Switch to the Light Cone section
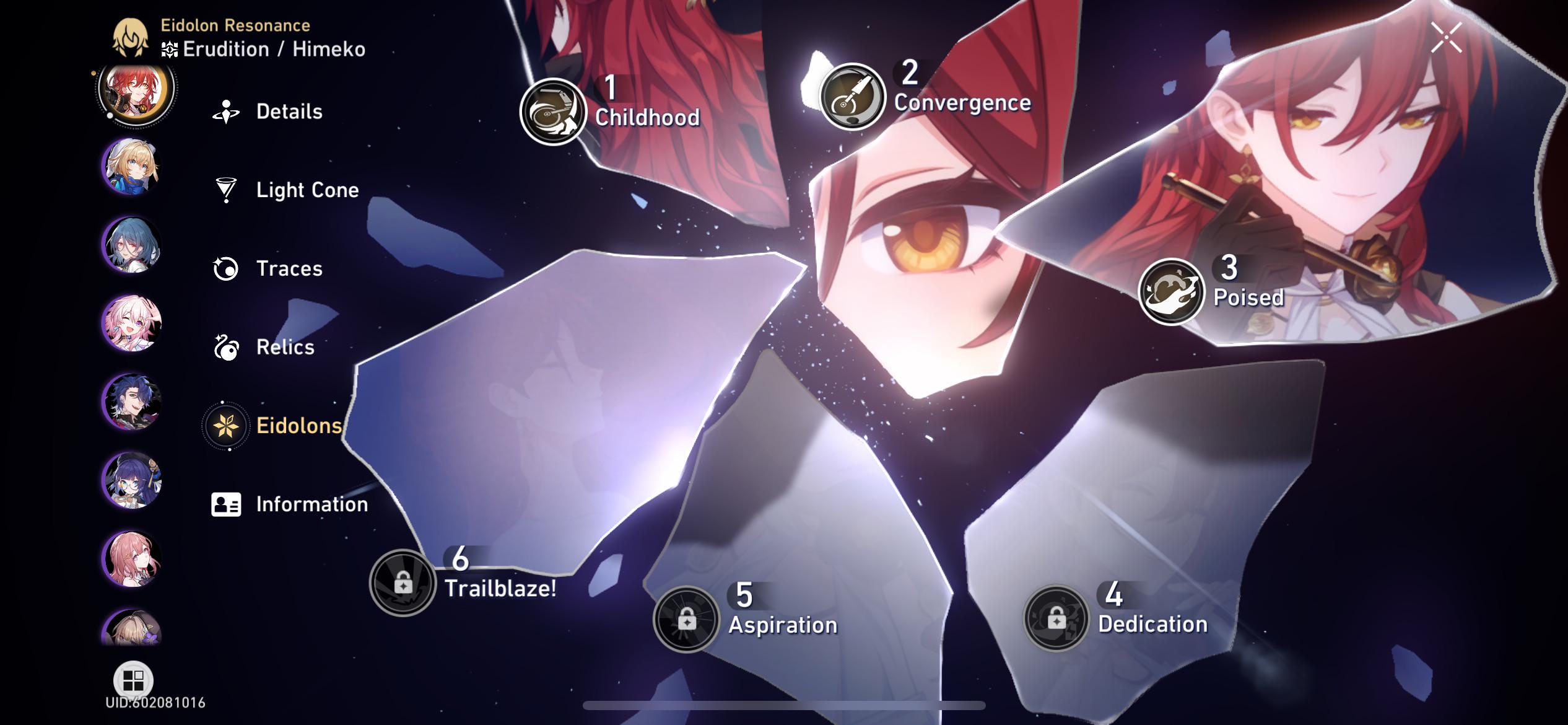 click(287, 190)
